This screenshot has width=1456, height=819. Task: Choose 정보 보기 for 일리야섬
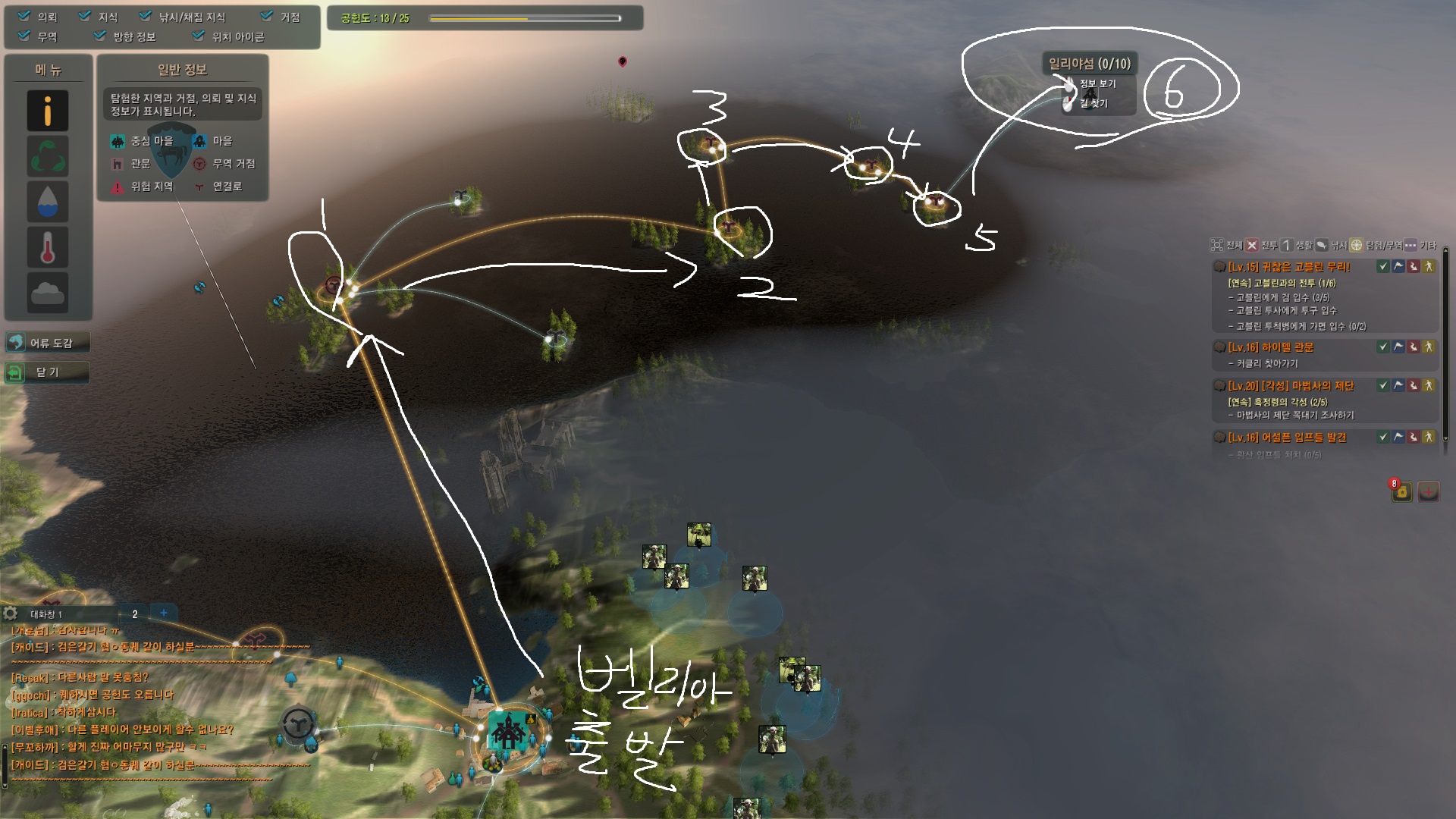[x=1097, y=83]
